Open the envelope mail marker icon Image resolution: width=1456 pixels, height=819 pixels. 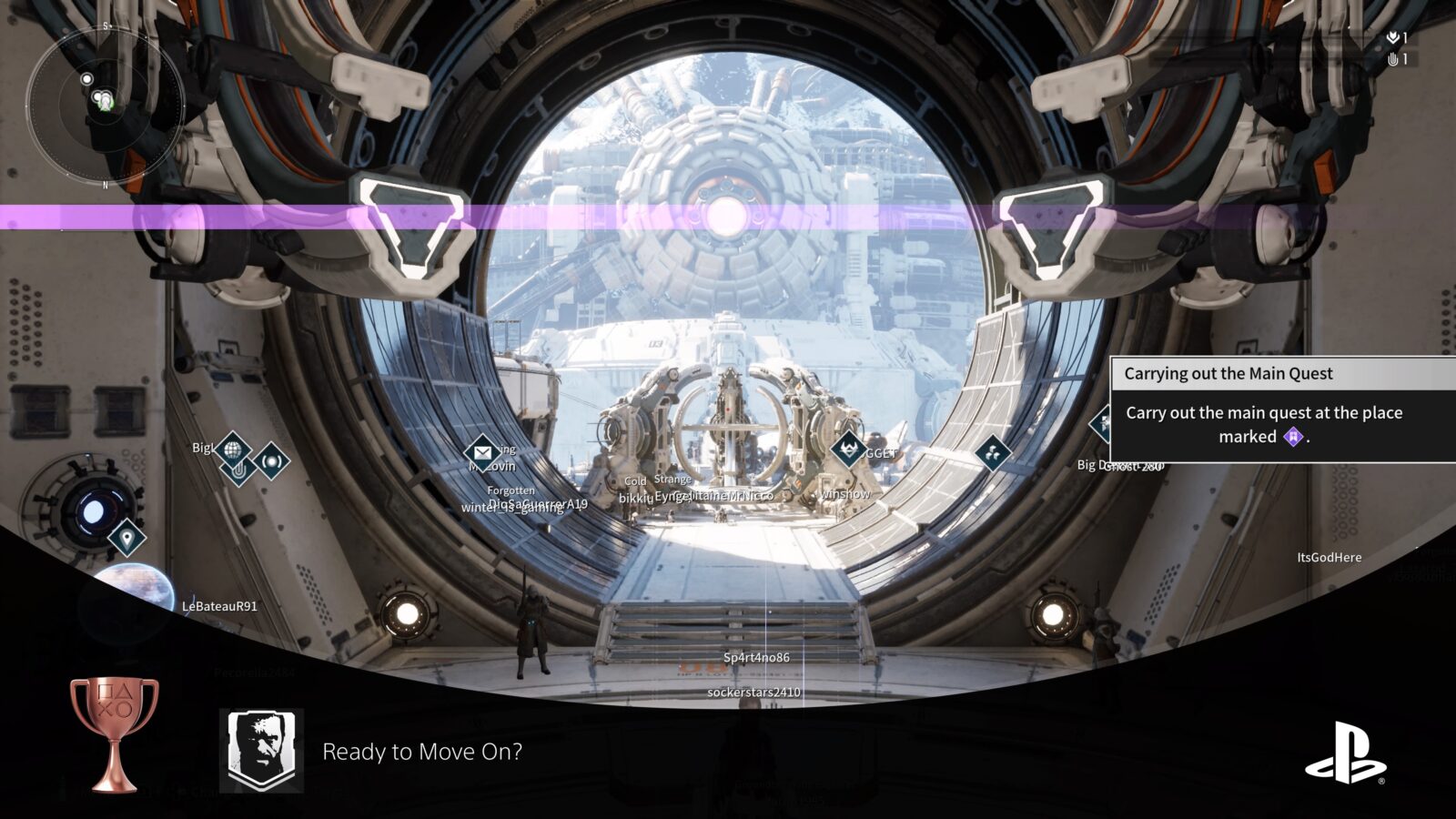[483, 451]
